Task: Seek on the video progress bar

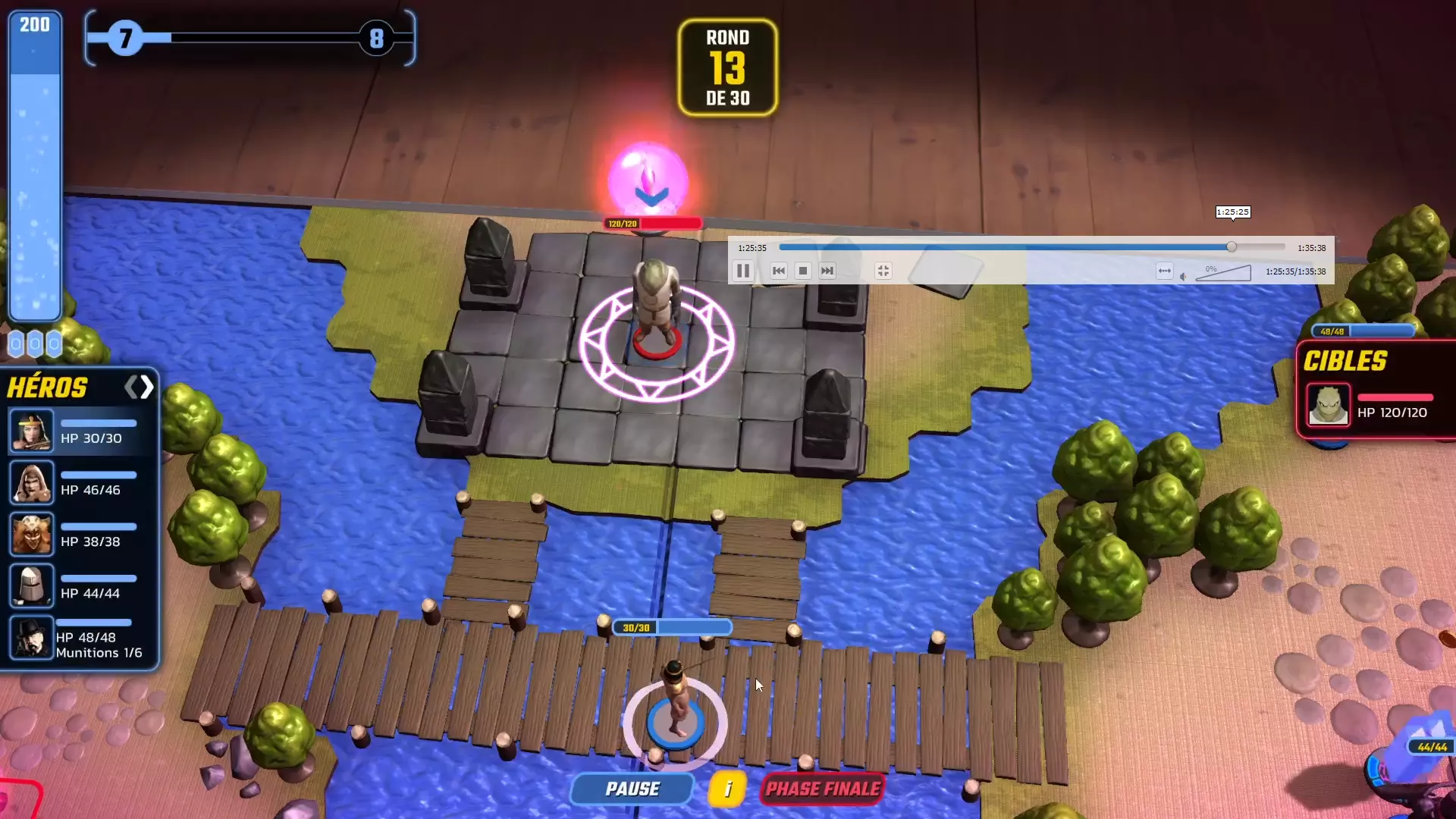Action: click(x=1031, y=247)
